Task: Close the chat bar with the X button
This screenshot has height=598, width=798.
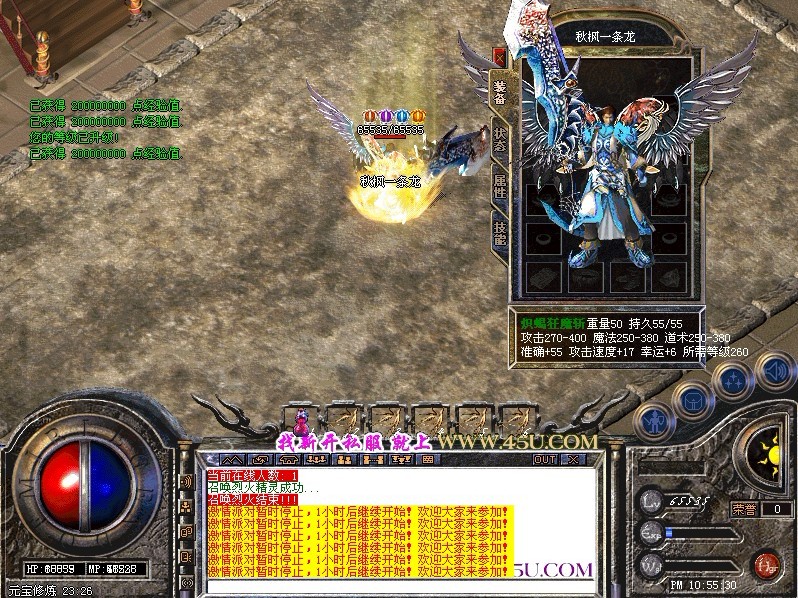Action: tap(573, 459)
